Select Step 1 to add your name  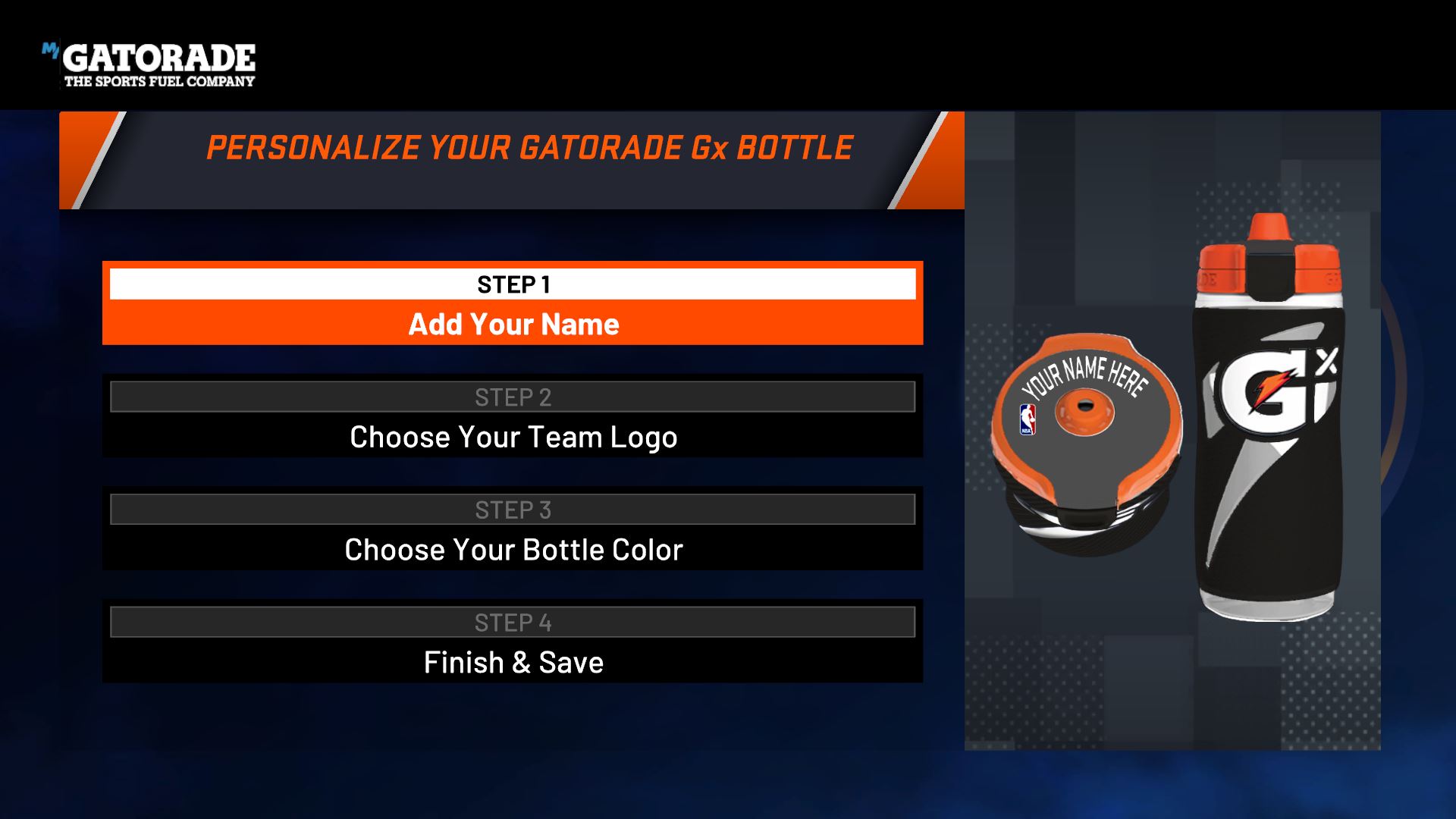513,324
